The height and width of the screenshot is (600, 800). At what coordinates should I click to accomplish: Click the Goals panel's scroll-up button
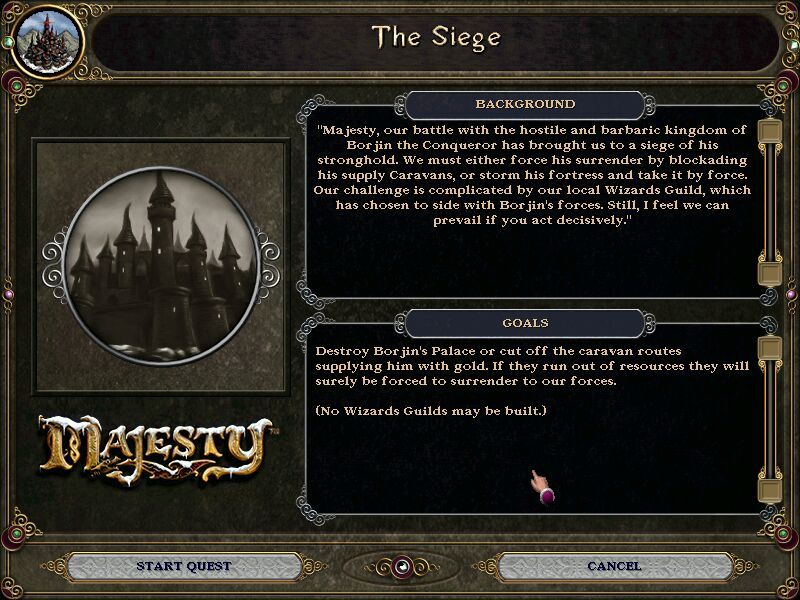tap(769, 348)
